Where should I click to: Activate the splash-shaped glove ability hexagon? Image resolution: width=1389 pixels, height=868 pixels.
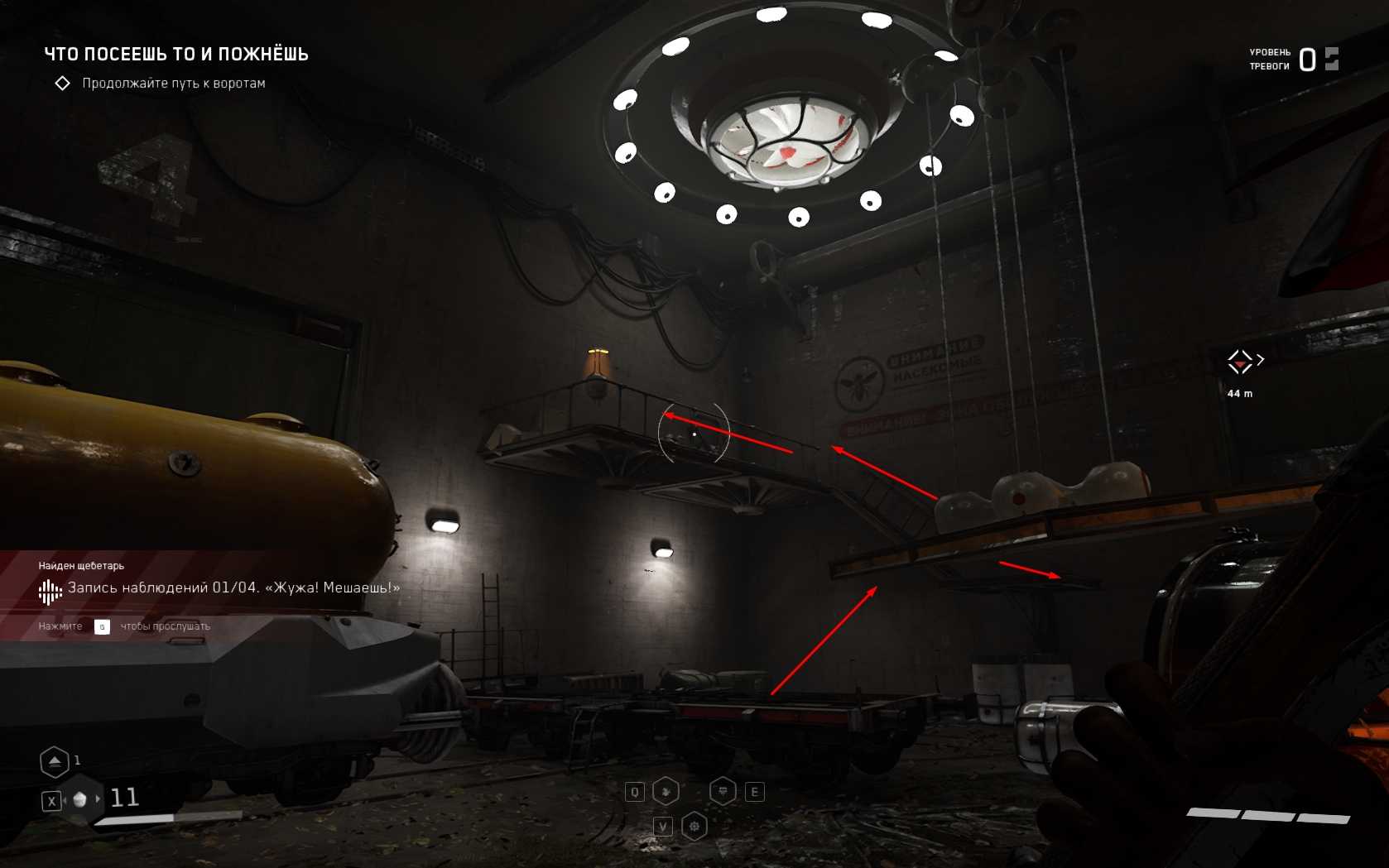coord(666,792)
